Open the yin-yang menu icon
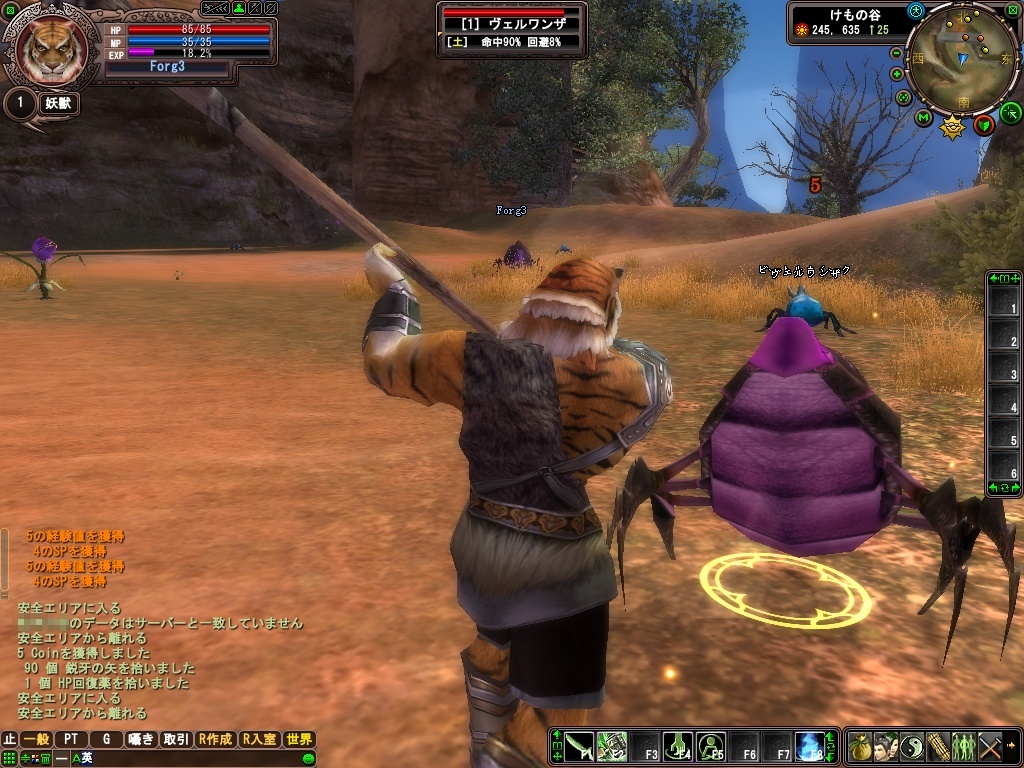 pyautogui.click(x=912, y=746)
